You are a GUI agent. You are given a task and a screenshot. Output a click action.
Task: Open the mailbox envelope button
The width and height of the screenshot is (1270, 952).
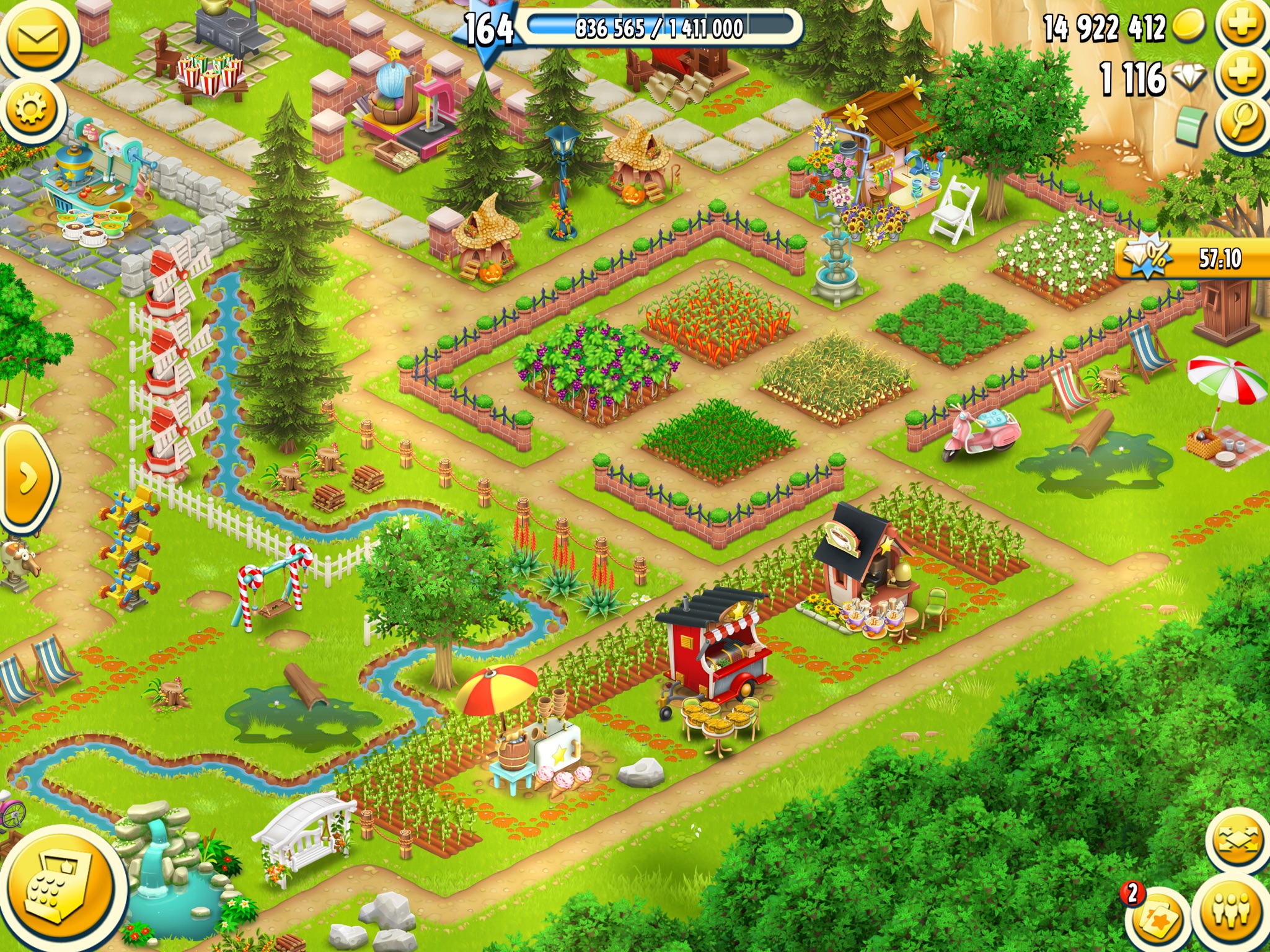point(37,38)
